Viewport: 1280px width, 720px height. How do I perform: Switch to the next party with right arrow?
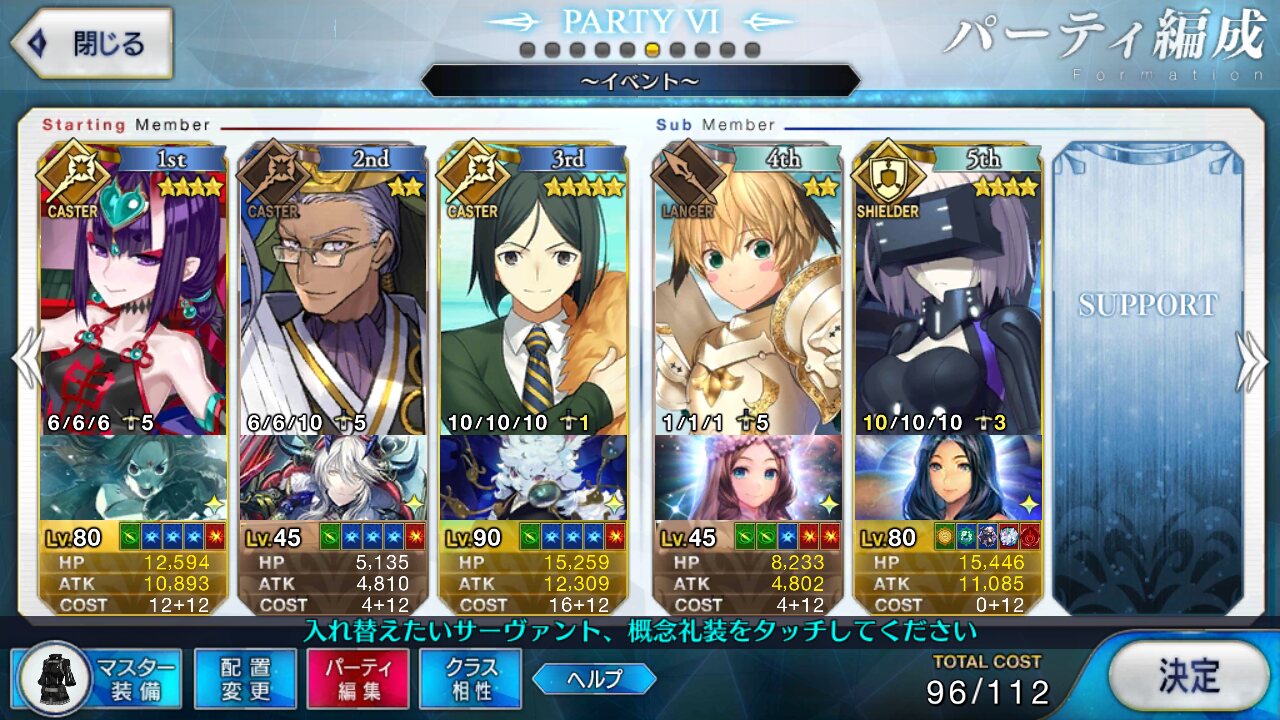click(1253, 361)
